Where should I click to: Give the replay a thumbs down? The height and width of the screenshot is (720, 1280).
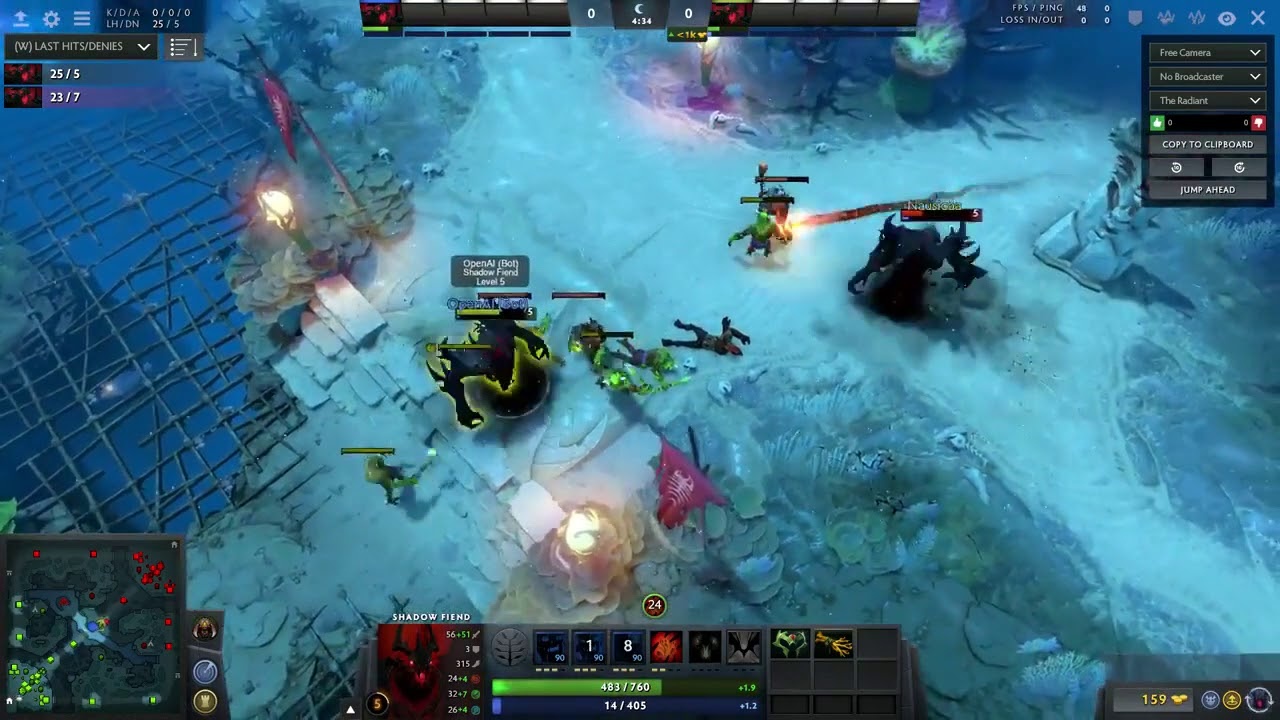click(1257, 122)
